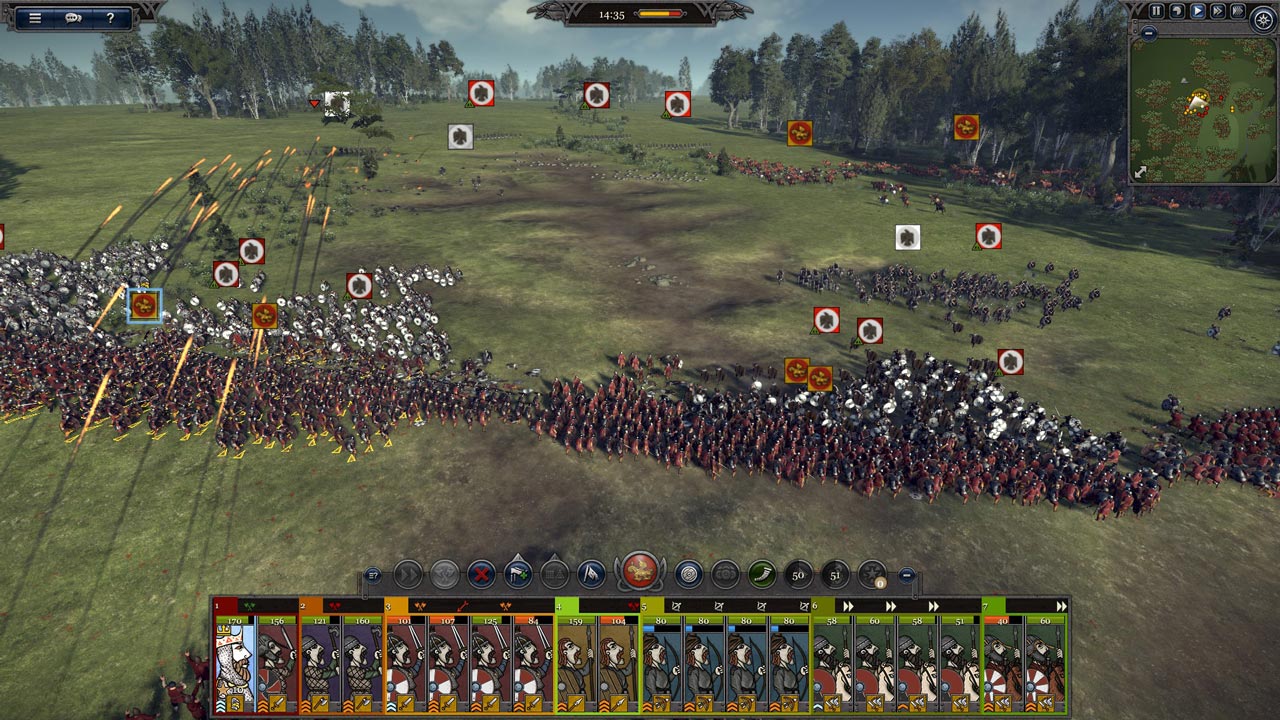Toggle fastest battle speed
1280x720 pixels.
pos(1238,10)
